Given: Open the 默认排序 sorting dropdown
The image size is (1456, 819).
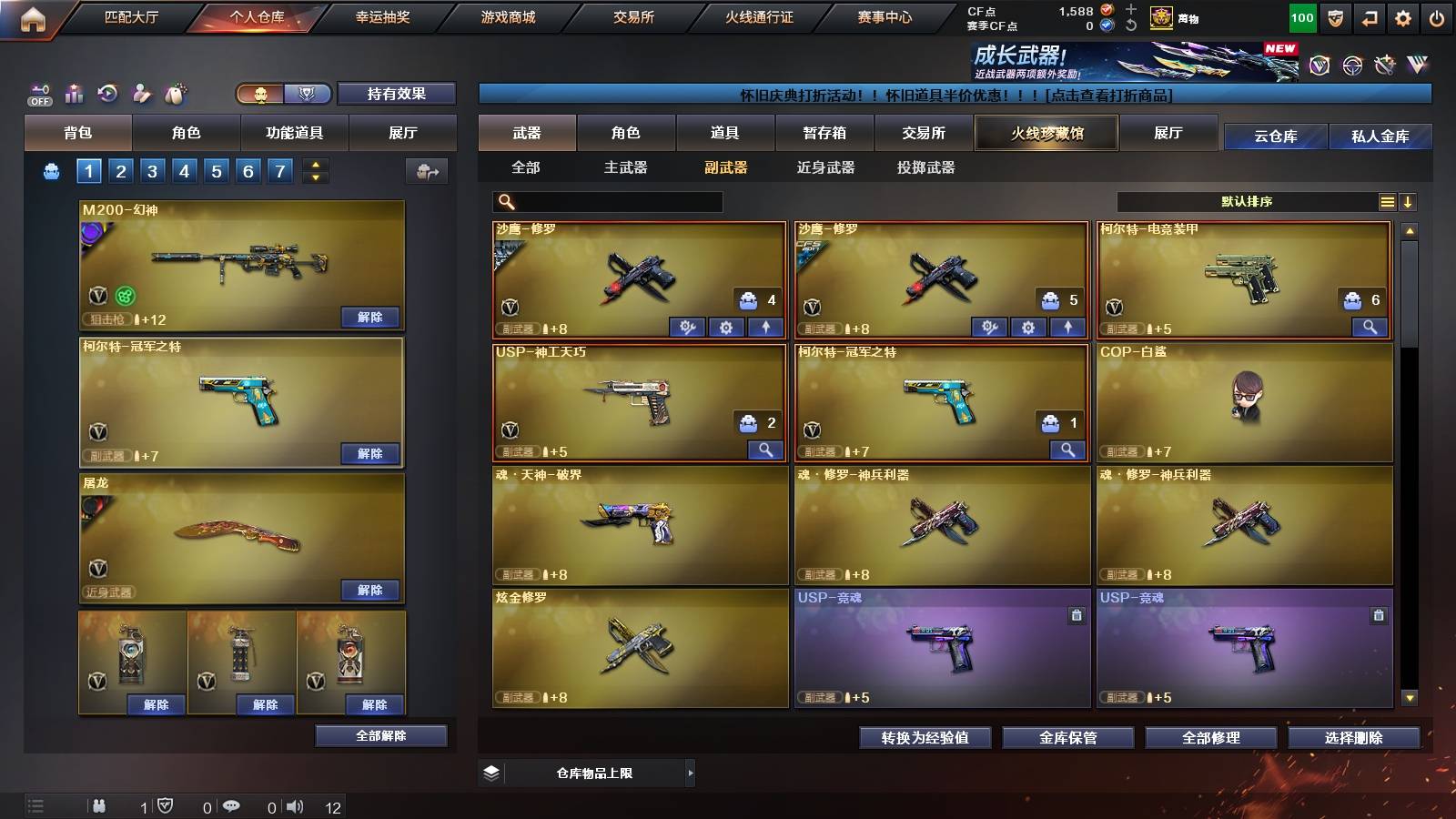Looking at the screenshot, I should pos(1247,201).
